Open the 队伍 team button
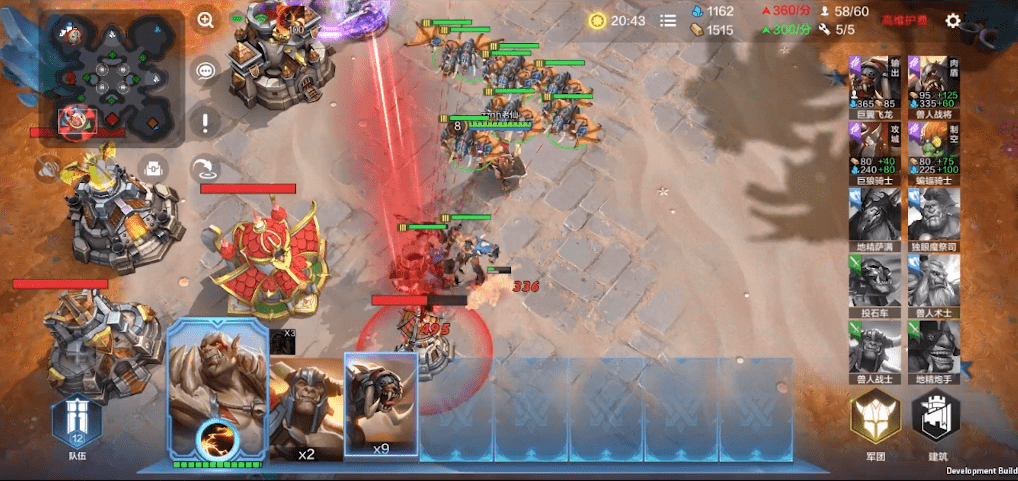This screenshot has height=481, width=1018. pos(78,421)
